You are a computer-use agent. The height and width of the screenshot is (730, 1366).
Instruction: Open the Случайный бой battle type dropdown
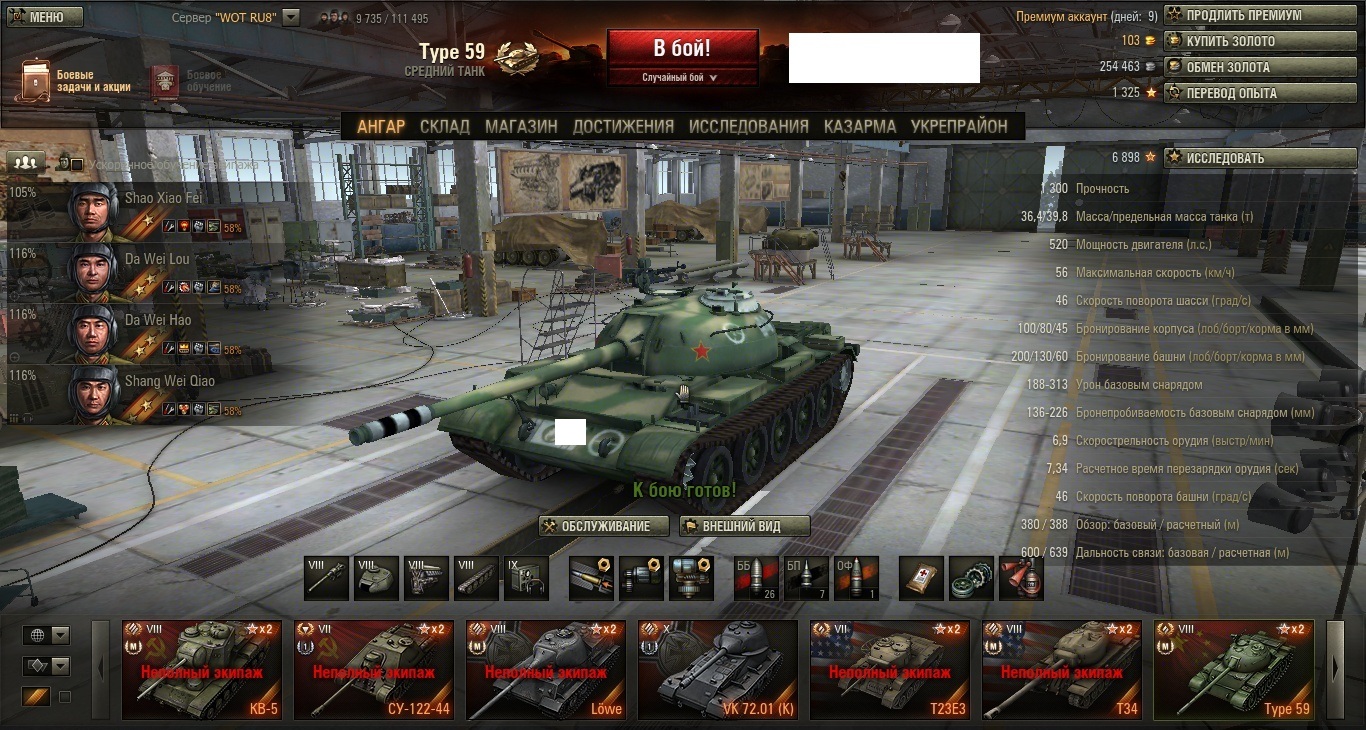(682, 77)
